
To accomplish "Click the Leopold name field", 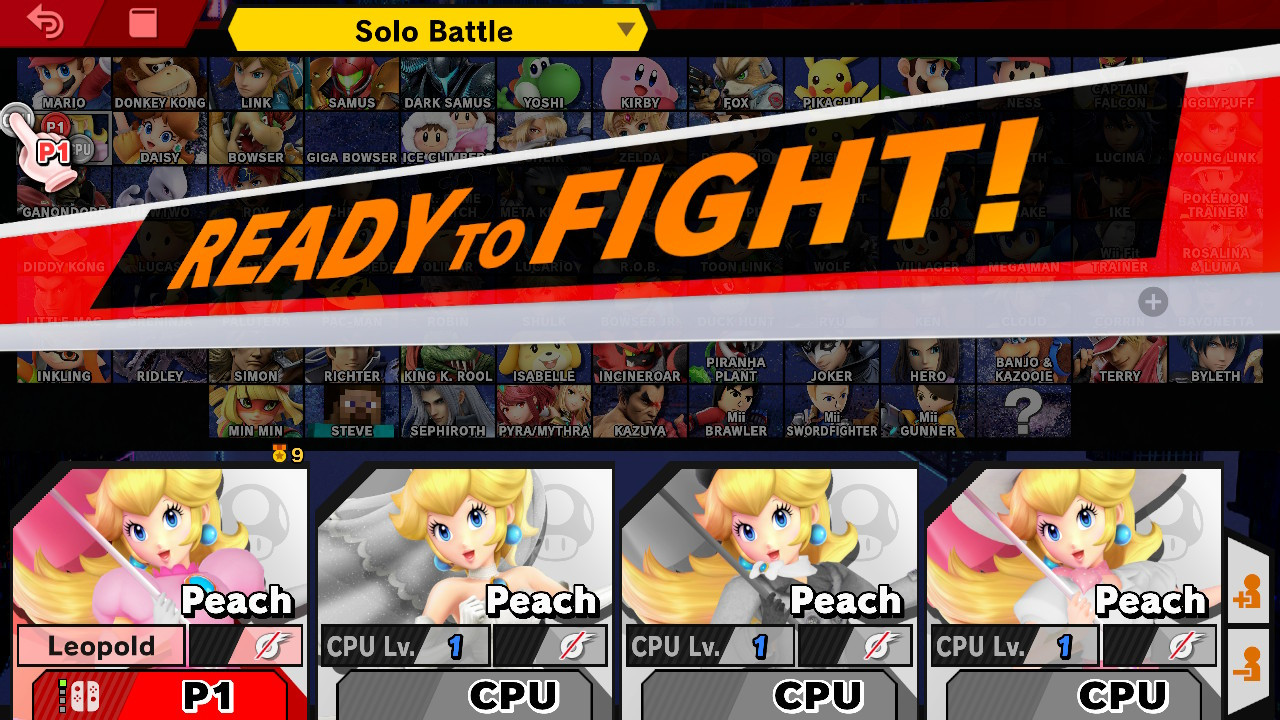I will point(100,645).
